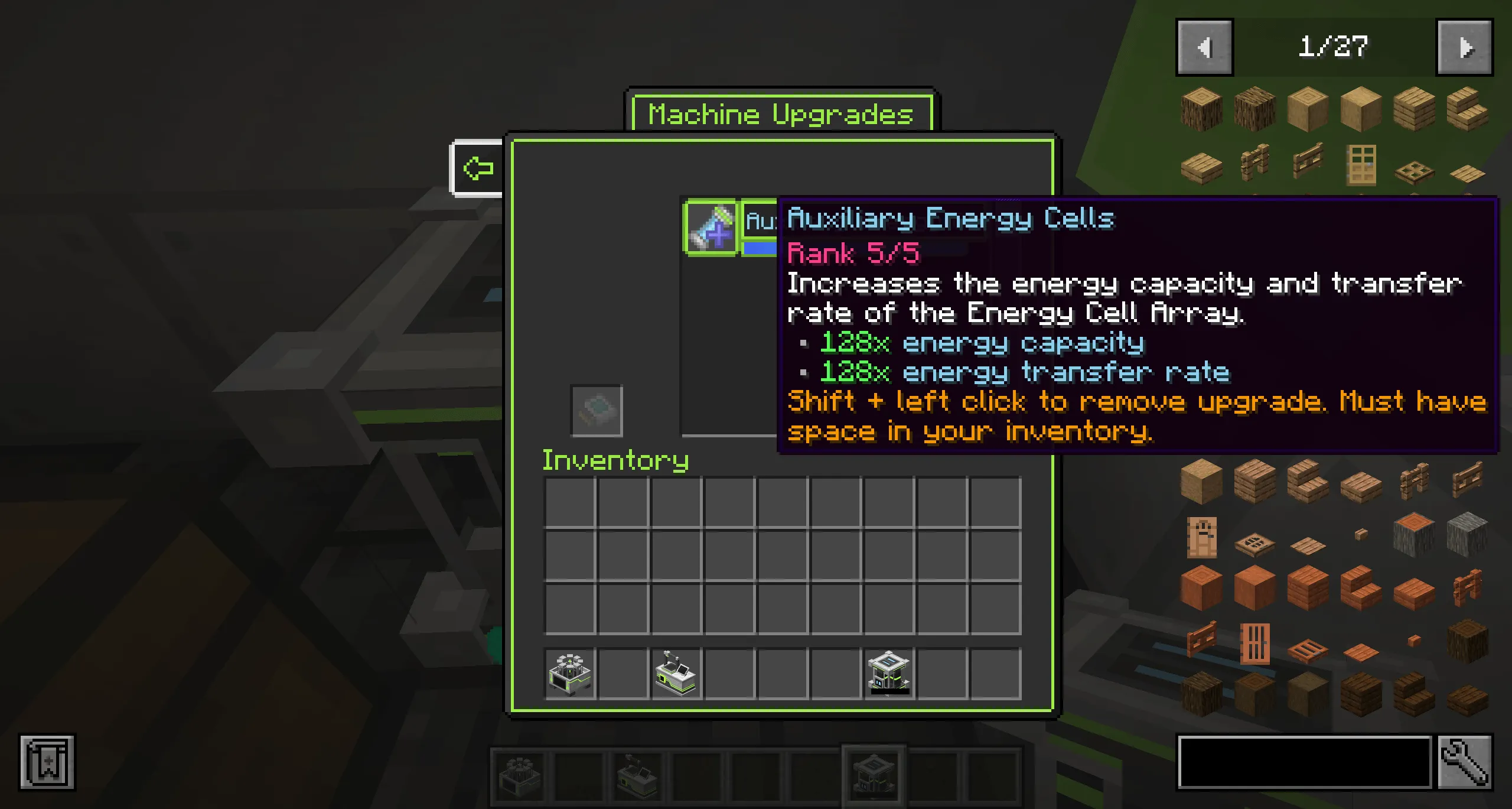
Task: Choose the oak door icon in the JEI panel
Action: 1361,164
